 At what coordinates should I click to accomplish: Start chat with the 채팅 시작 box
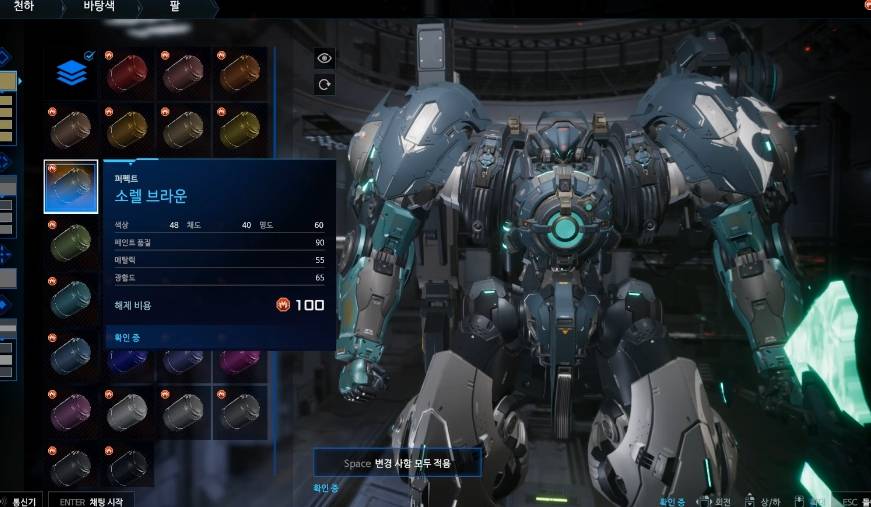coord(93,500)
